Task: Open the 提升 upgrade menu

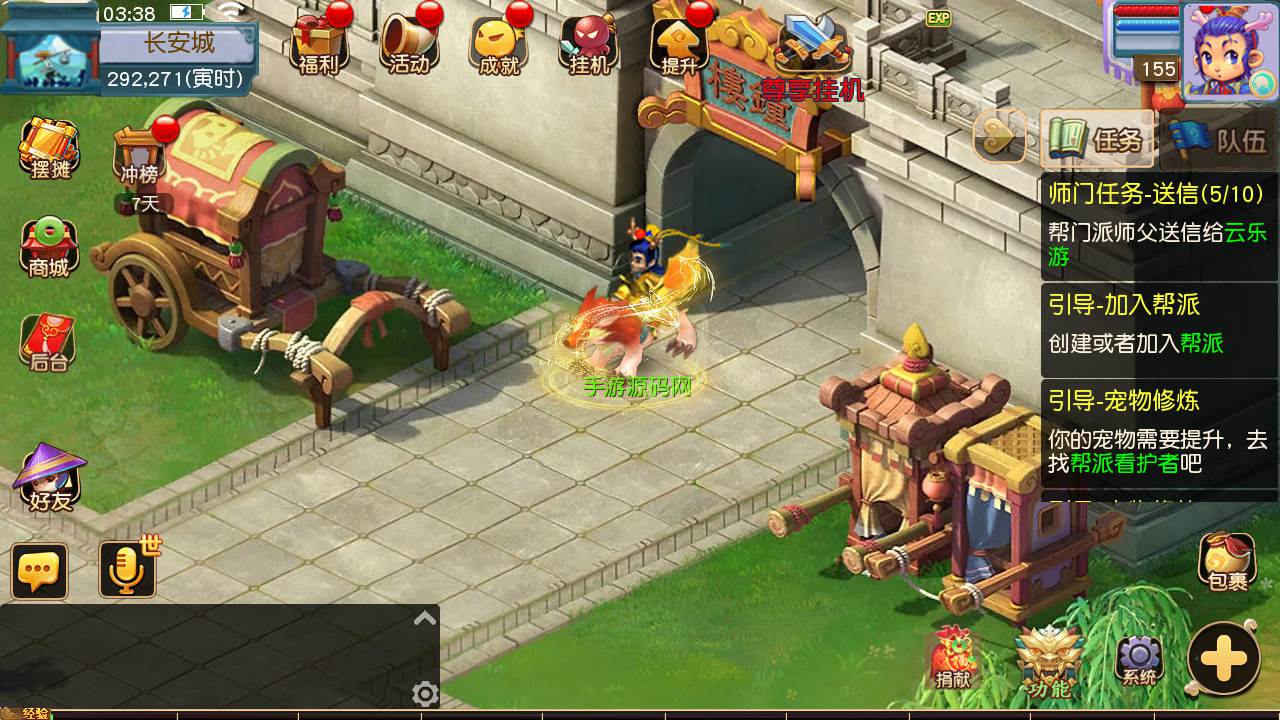Action: pos(678,44)
